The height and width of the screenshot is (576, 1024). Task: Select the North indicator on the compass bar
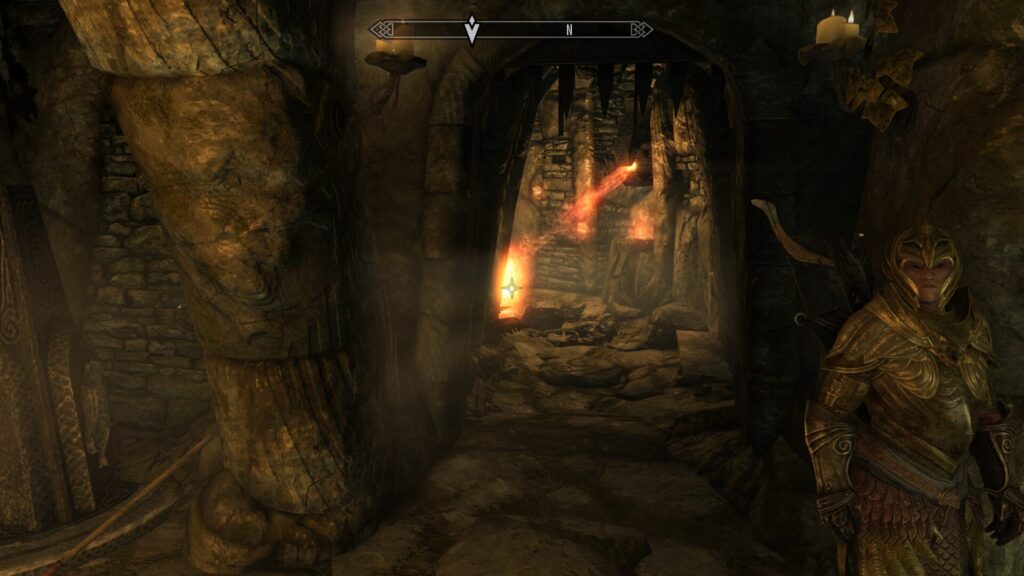click(x=569, y=30)
